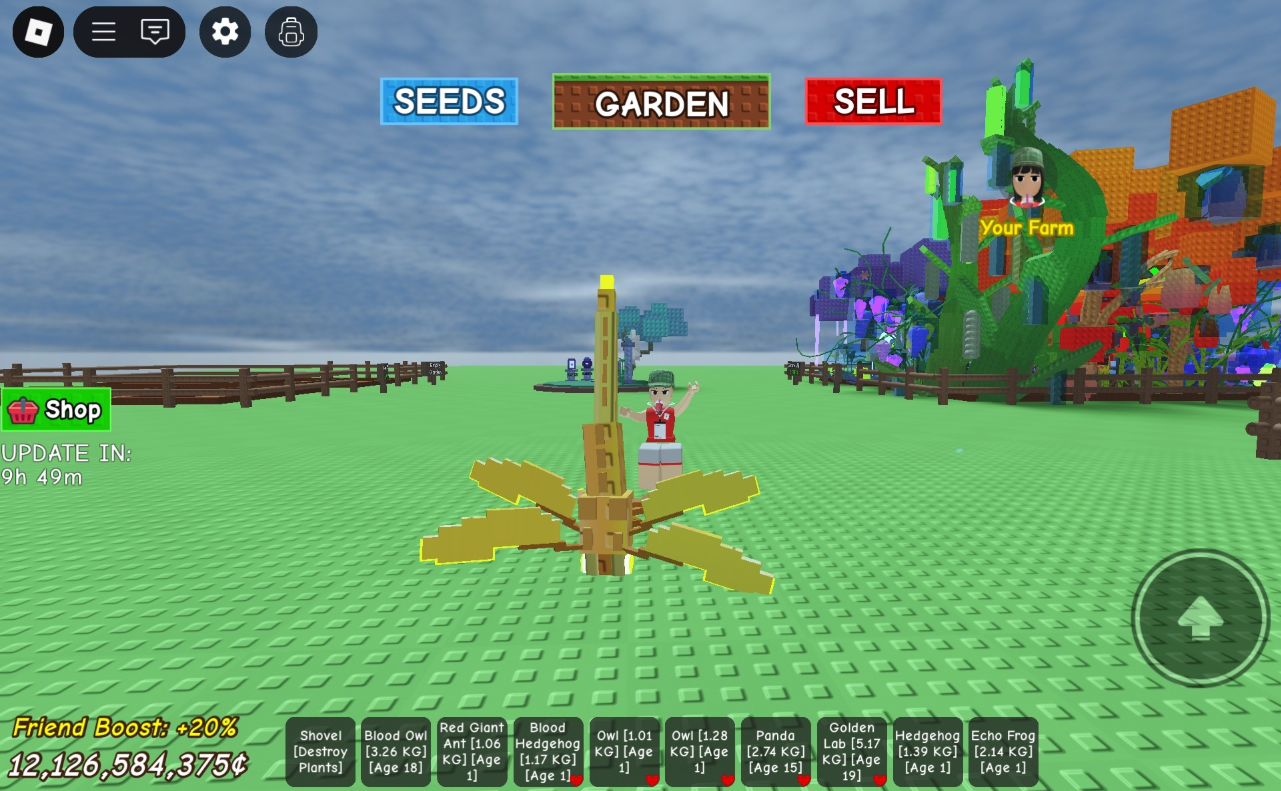The image size is (1281, 791).
Task: Choose the red SELL button
Action: click(x=873, y=101)
